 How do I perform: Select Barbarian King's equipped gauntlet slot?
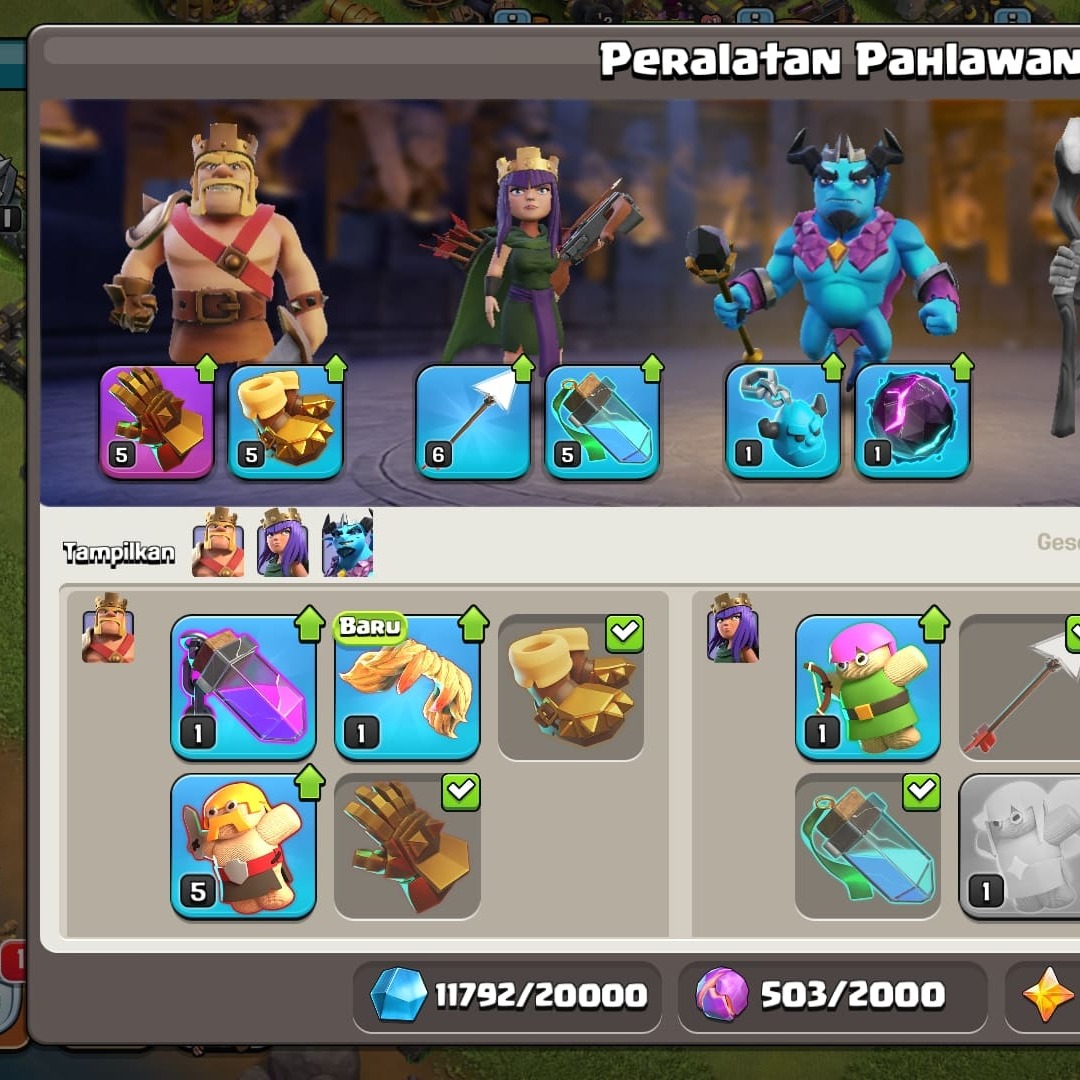pos(157,421)
